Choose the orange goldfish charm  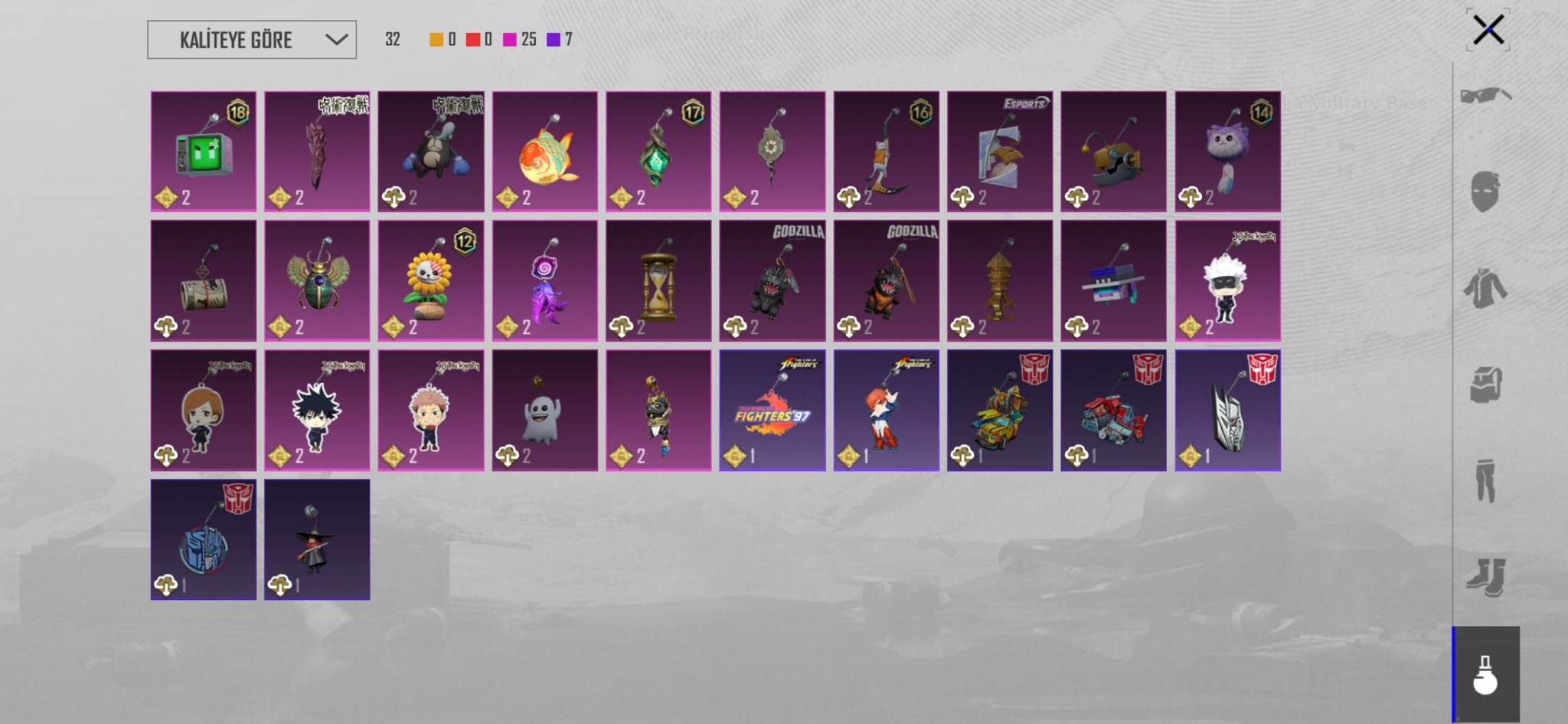[544, 152]
